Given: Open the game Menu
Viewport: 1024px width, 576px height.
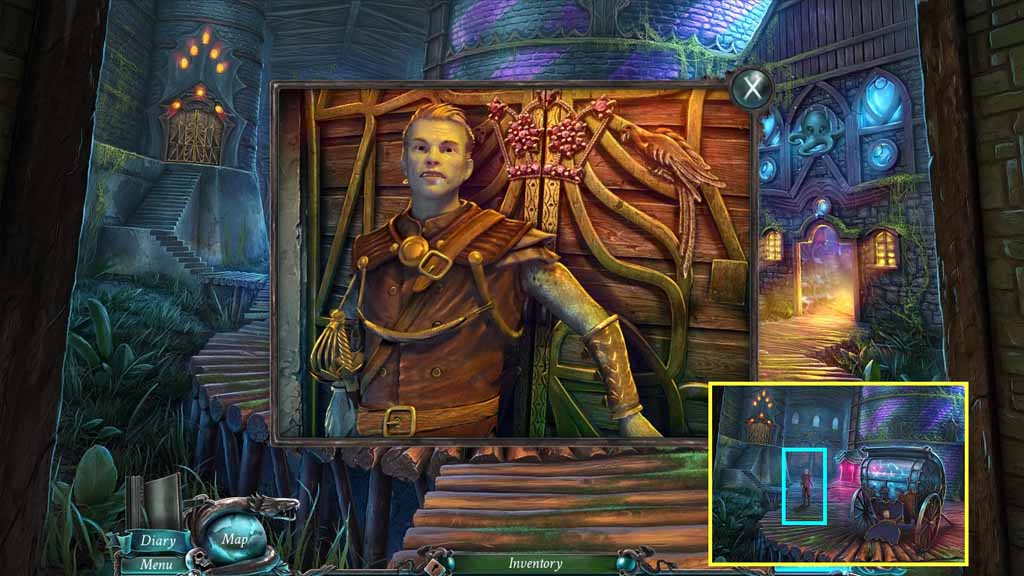Looking at the screenshot, I should [x=155, y=565].
